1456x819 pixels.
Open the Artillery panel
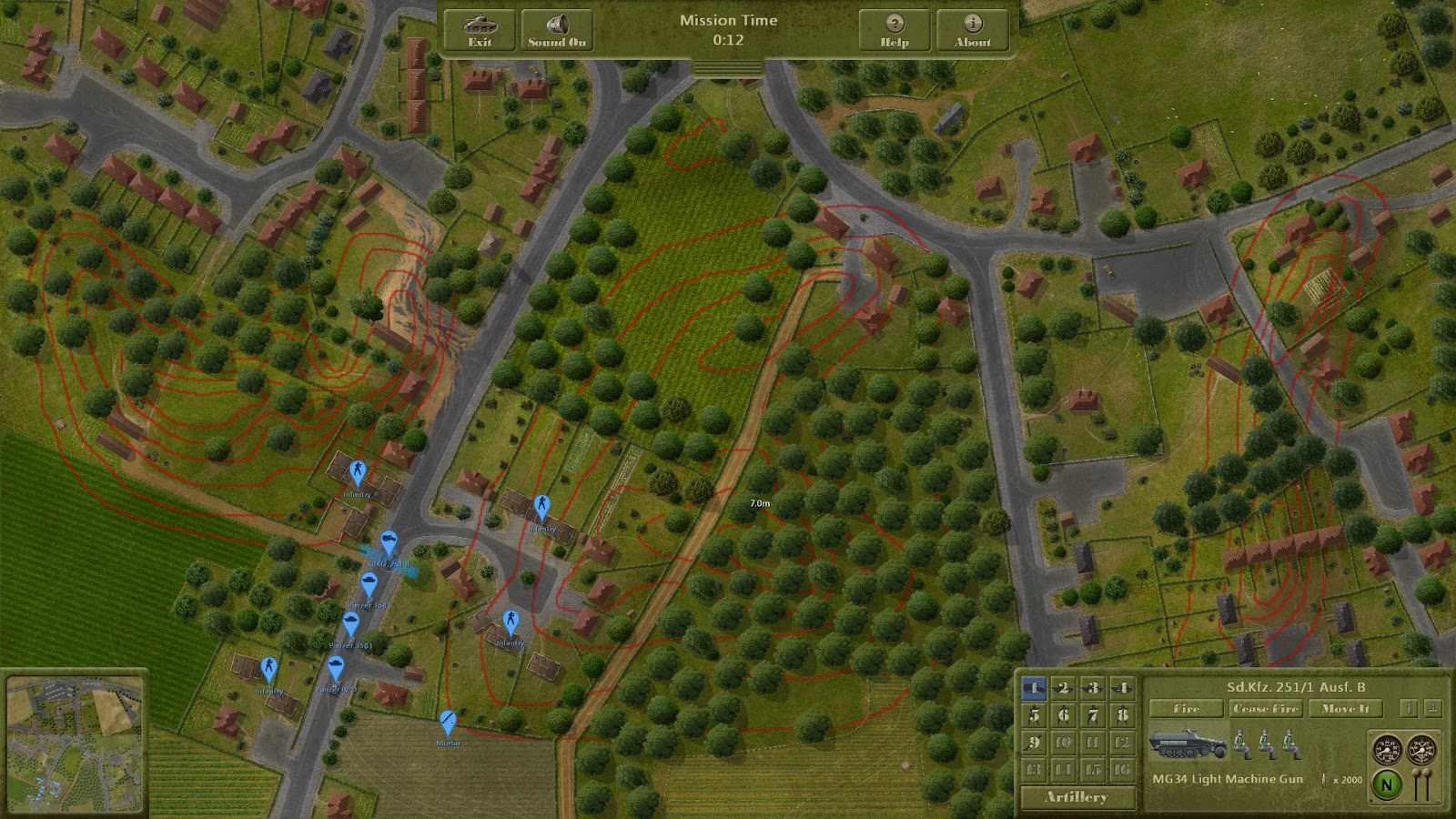pos(1077,796)
